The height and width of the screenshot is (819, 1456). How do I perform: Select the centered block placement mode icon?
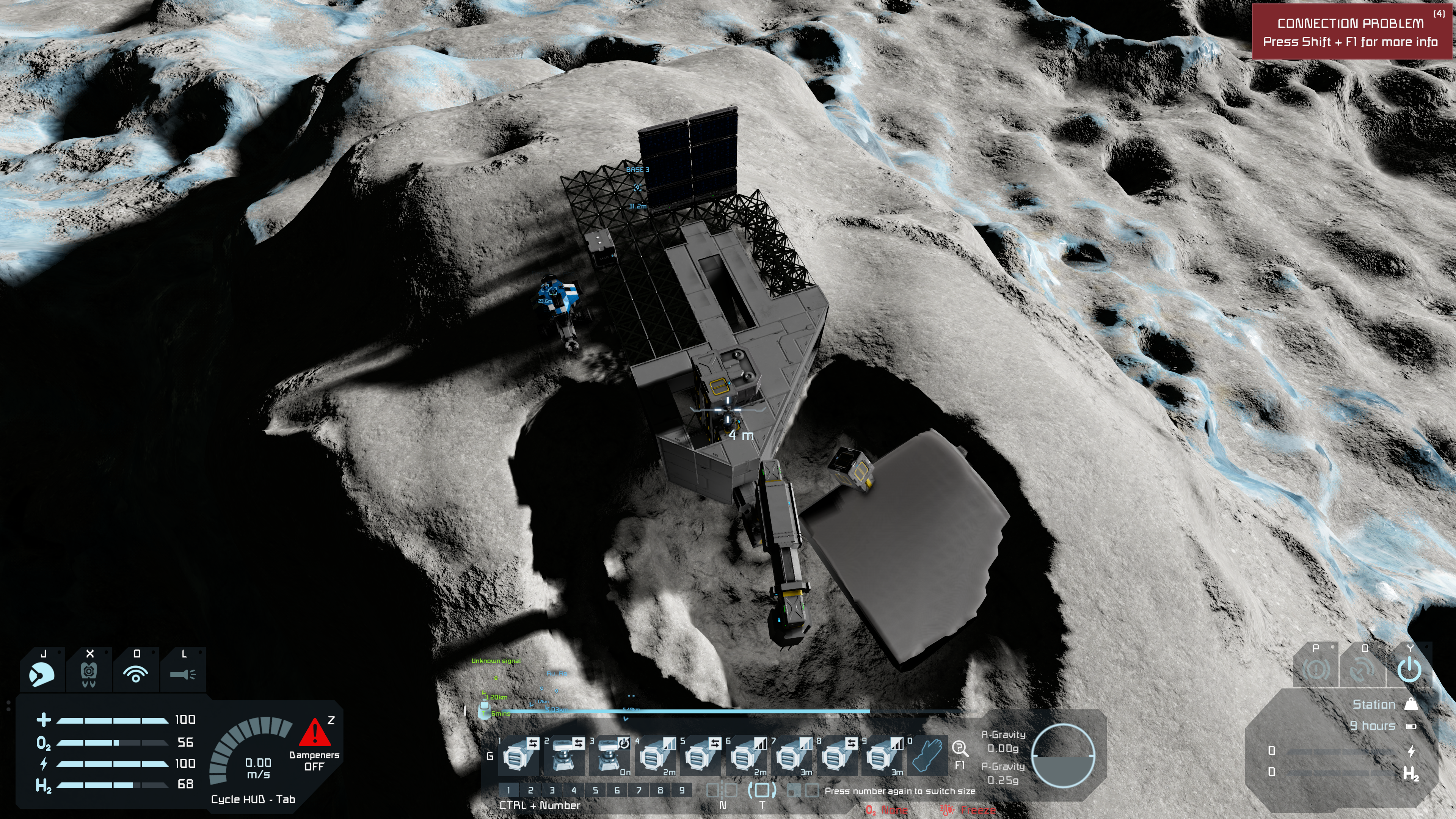pyautogui.click(x=761, y=790)
